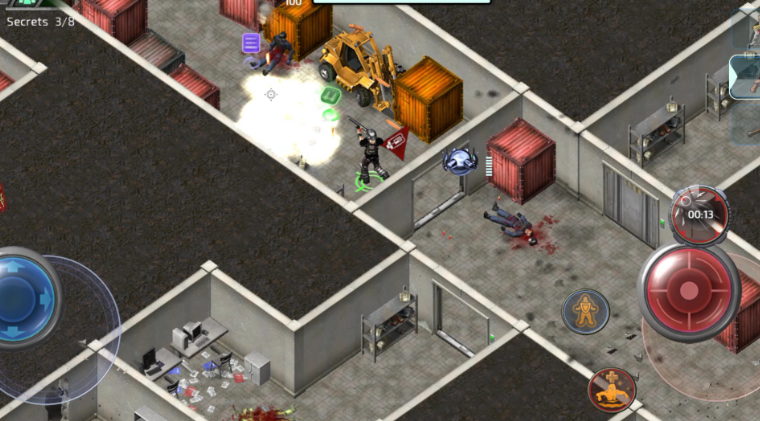This screenshot has width=760, height=421.
Task: Activate the orange soldier figure ability
Action: [x=585, y=311]
